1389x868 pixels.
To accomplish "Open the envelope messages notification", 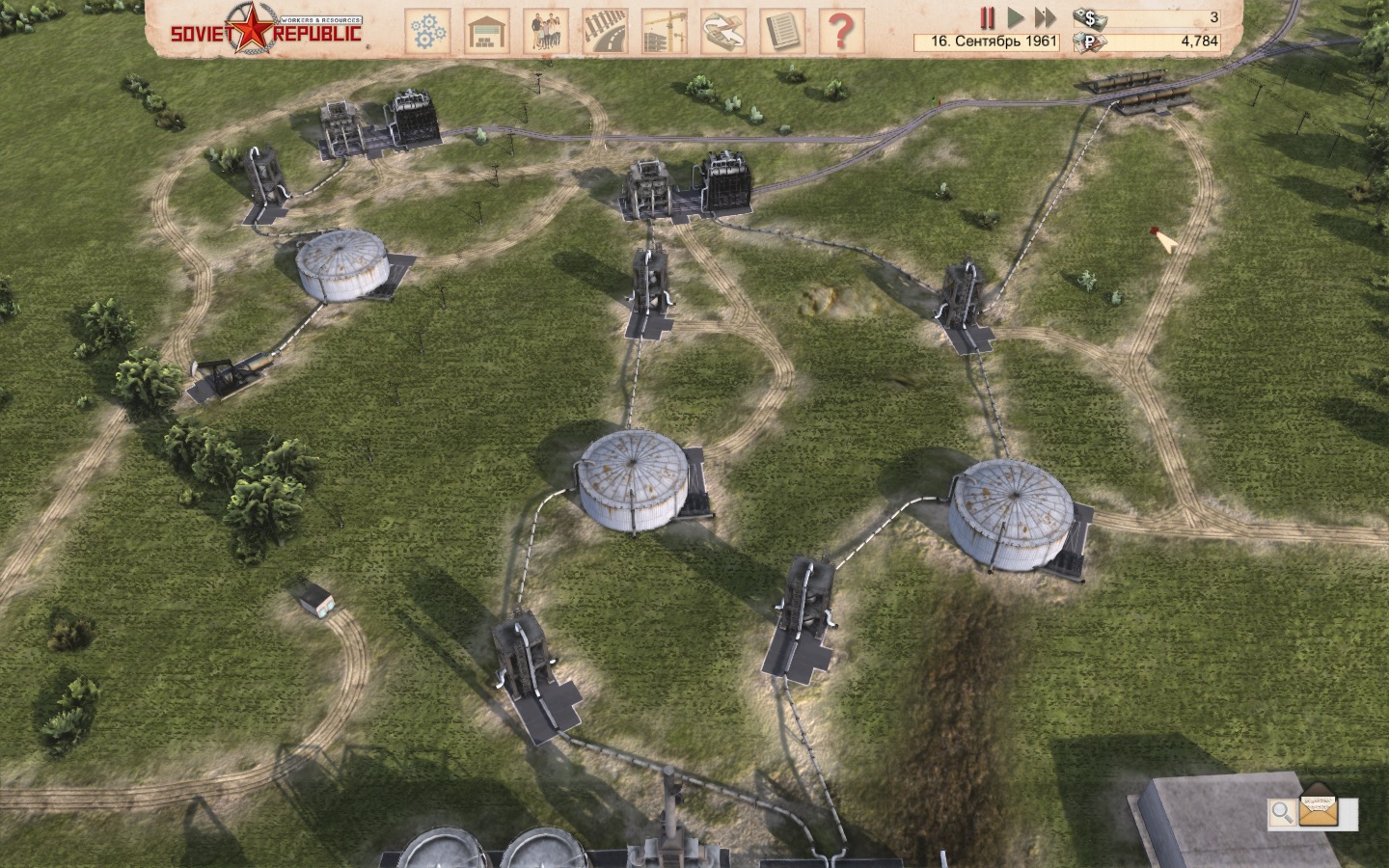I will [1320, 810].
